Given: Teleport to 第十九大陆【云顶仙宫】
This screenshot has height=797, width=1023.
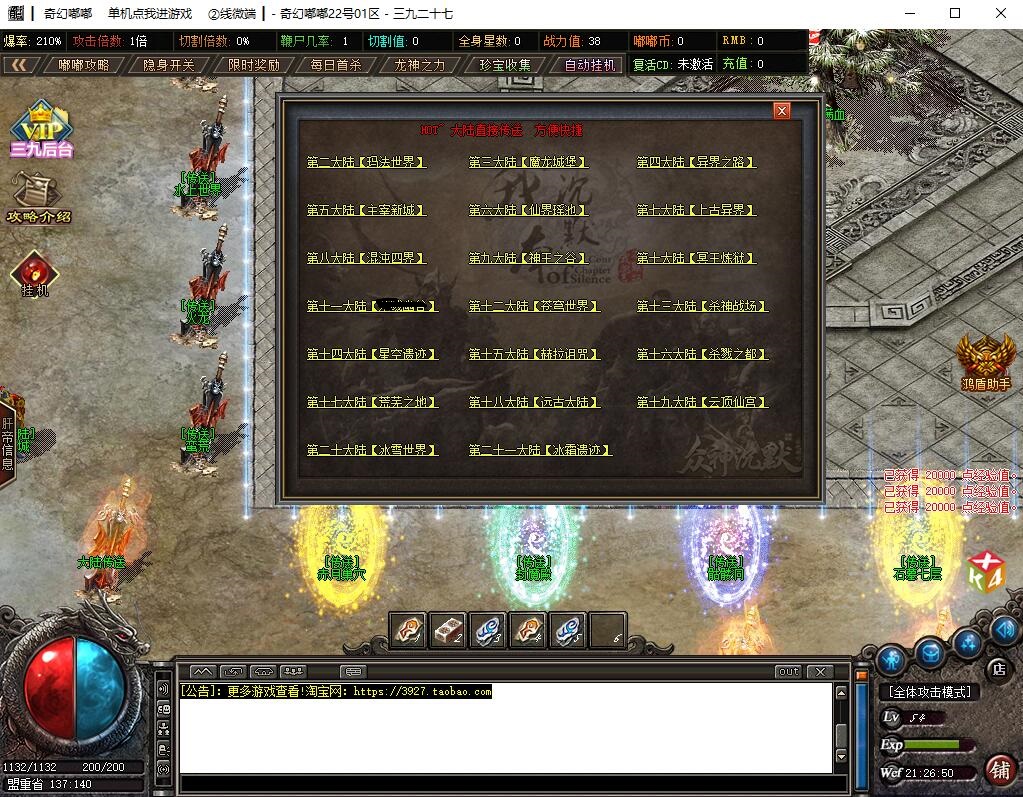Looking at the screenshot, I should point(702,402).
